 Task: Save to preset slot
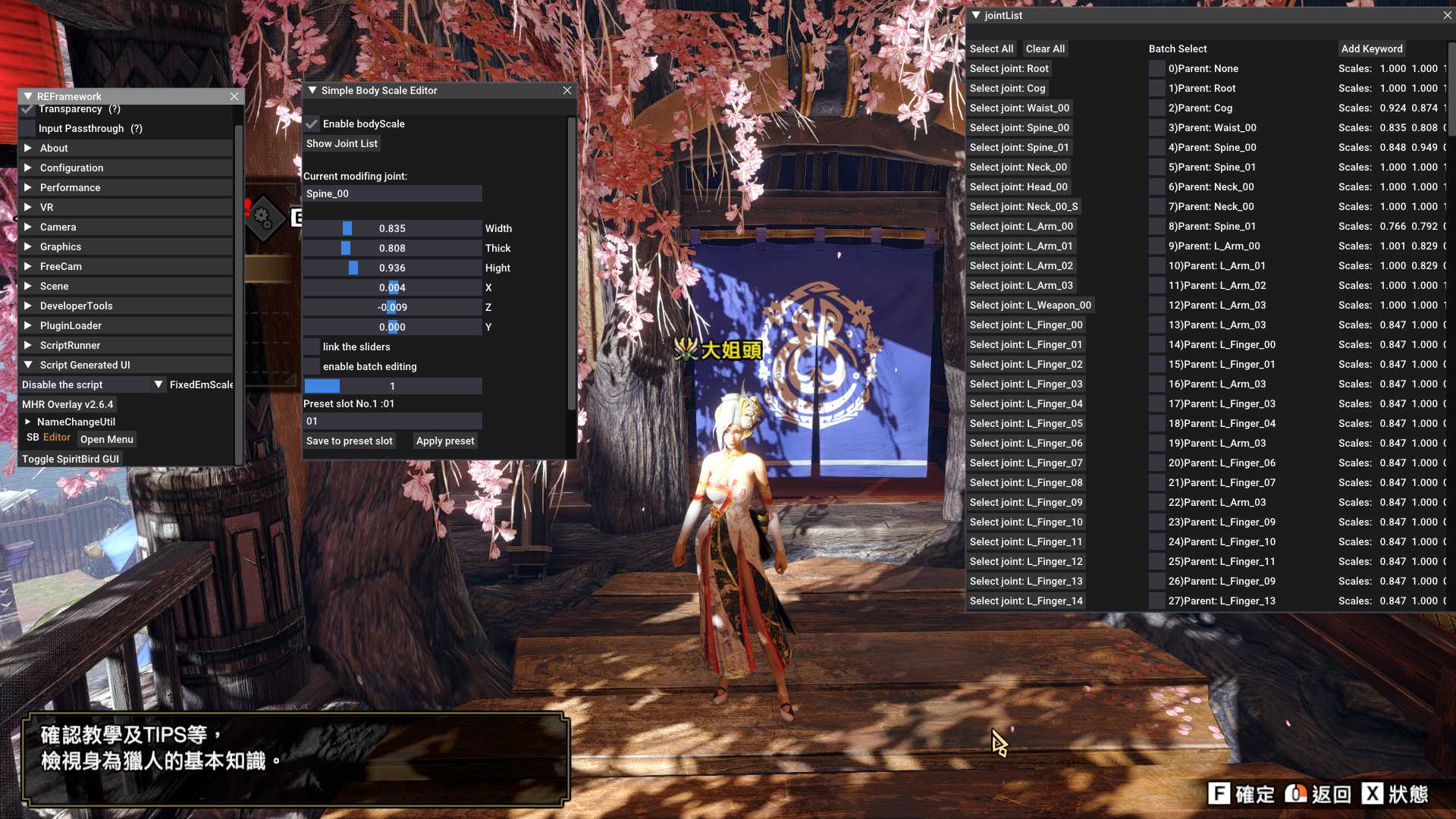coord(349,441)
